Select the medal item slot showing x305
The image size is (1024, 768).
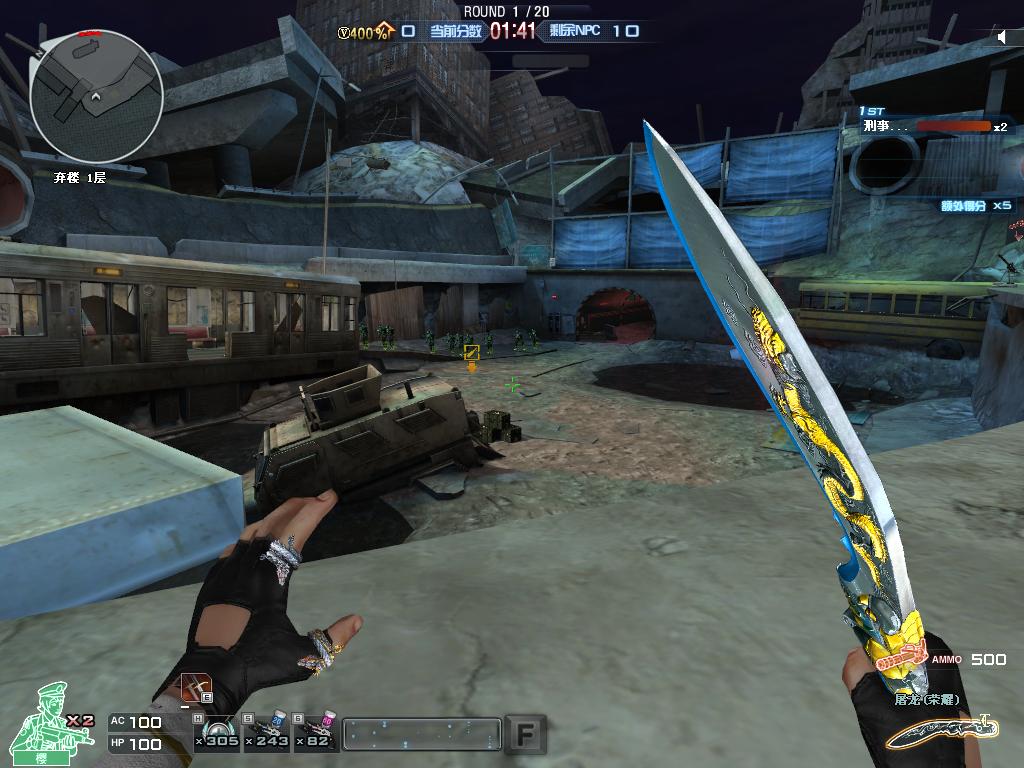click(215, 733)
